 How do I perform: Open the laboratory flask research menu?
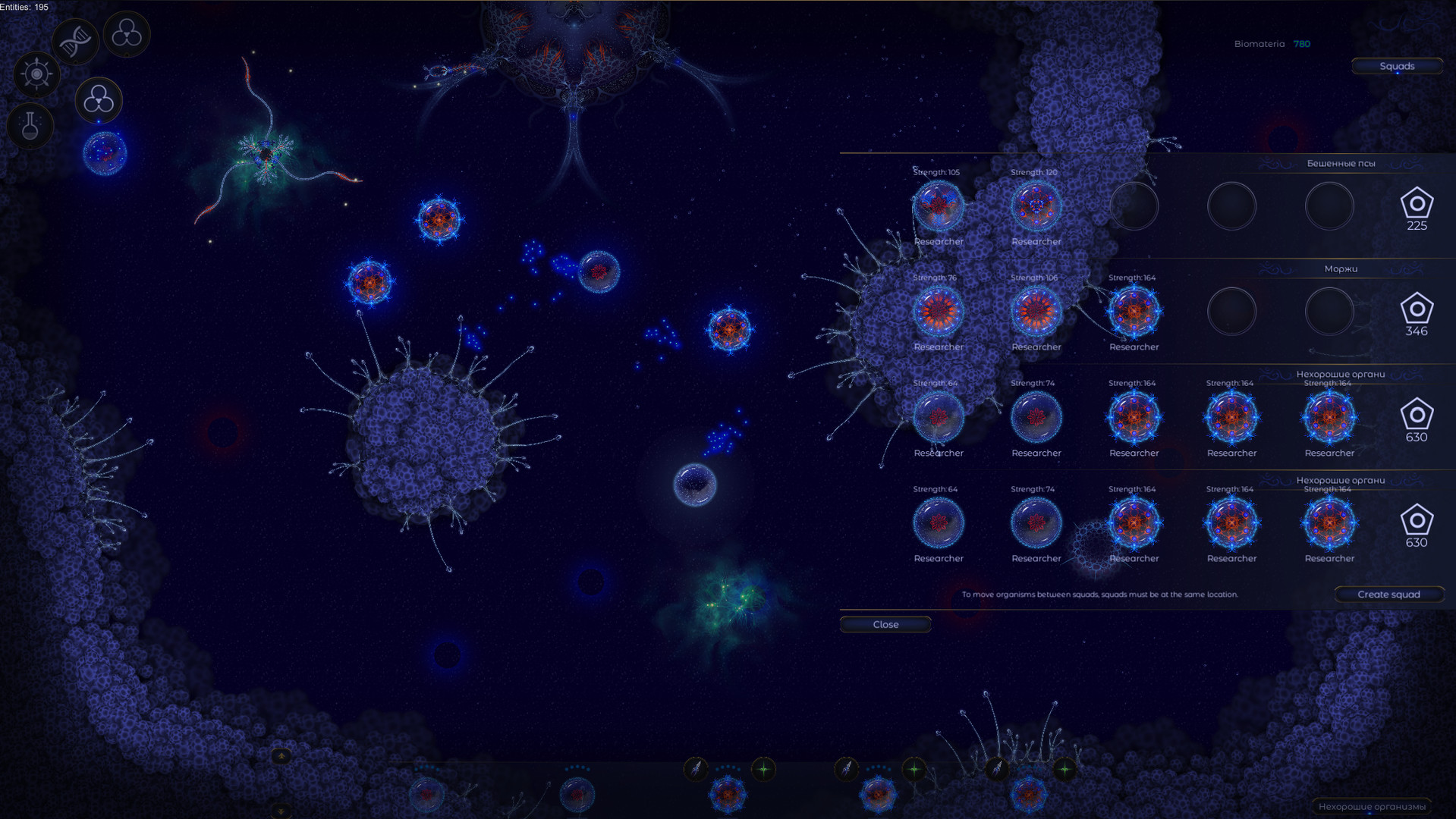tap(29, 126)
